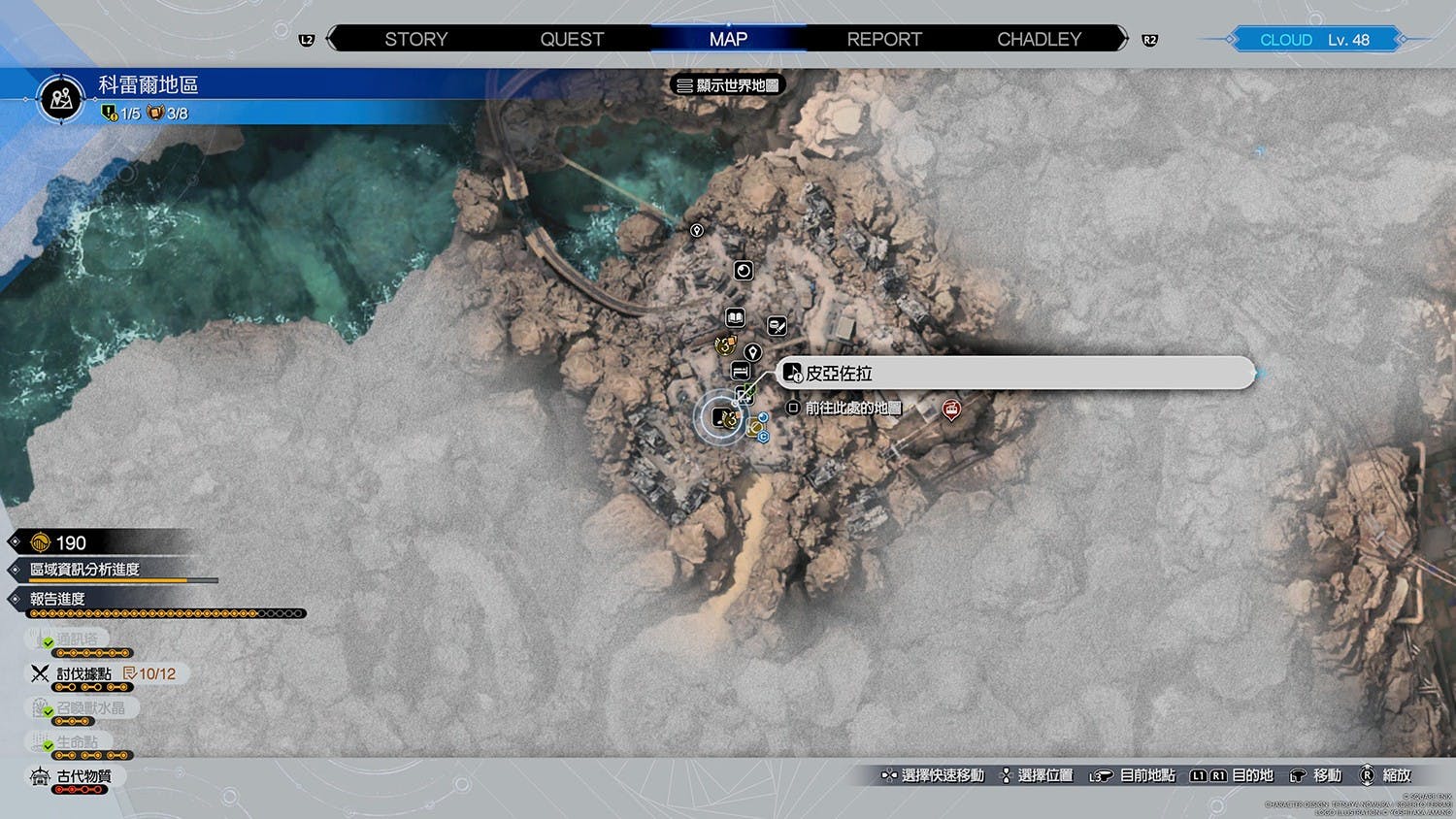Viewport: 1456px width, 819px height.
Task: Choose 前往此處的地圖 go-to-map option
Action: point(845,409)
